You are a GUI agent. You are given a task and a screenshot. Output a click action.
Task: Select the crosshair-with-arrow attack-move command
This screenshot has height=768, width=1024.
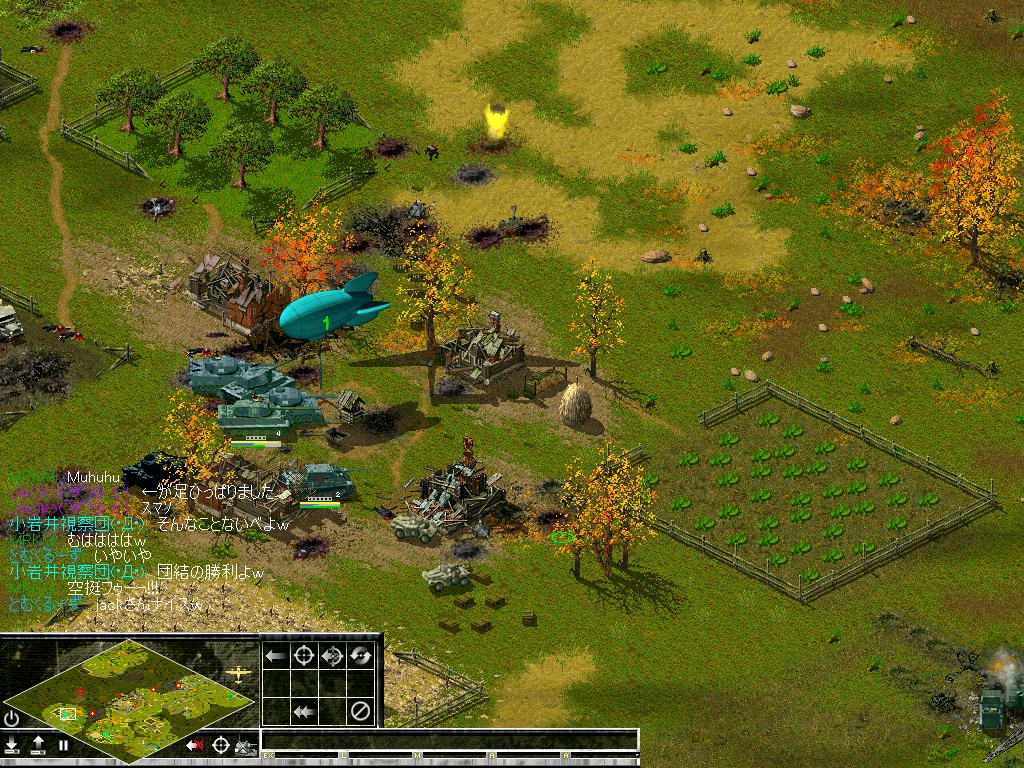pyautogui.click(x=332, y=656)
